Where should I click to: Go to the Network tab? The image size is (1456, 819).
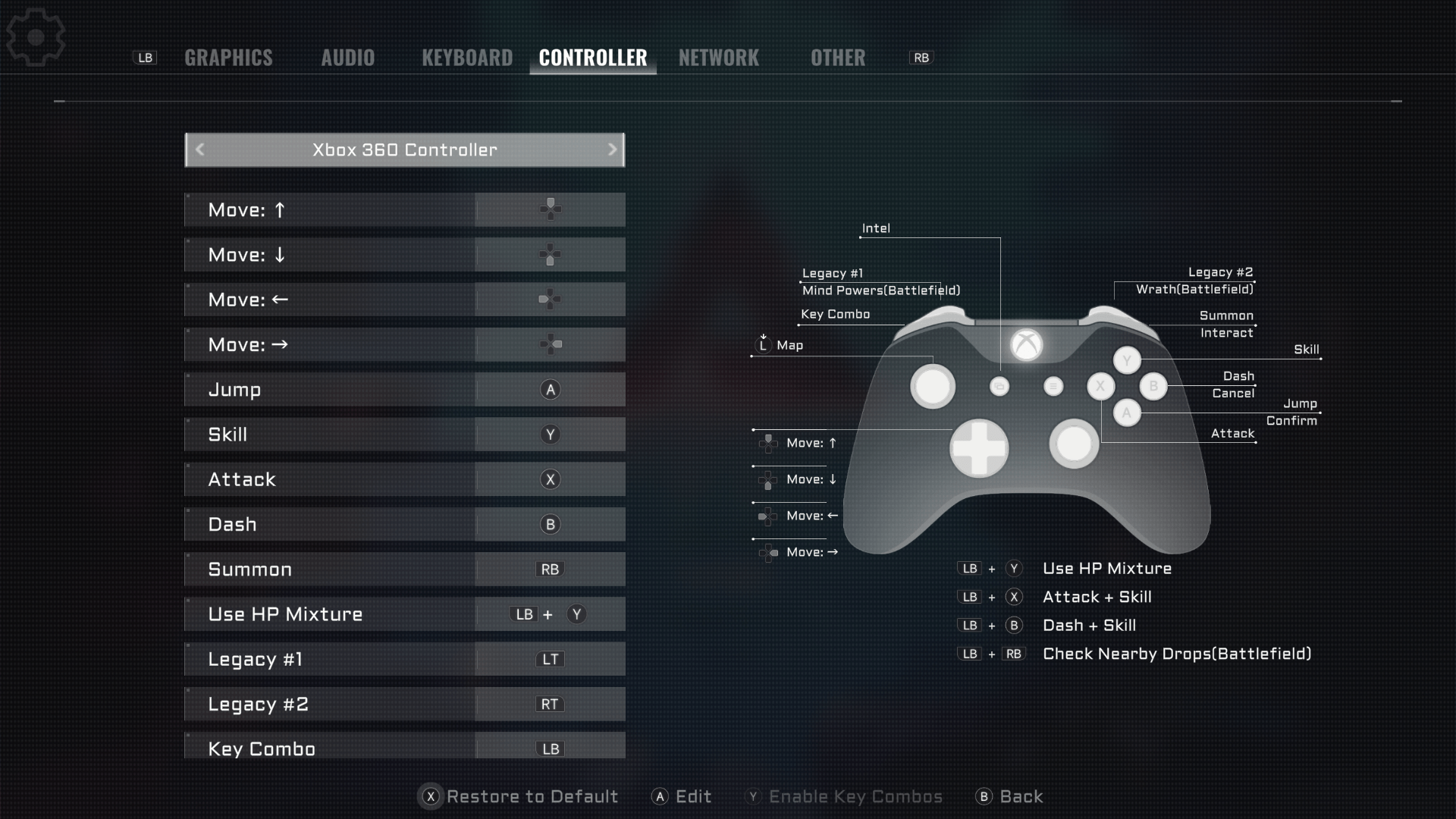click(x=718, y=58)
